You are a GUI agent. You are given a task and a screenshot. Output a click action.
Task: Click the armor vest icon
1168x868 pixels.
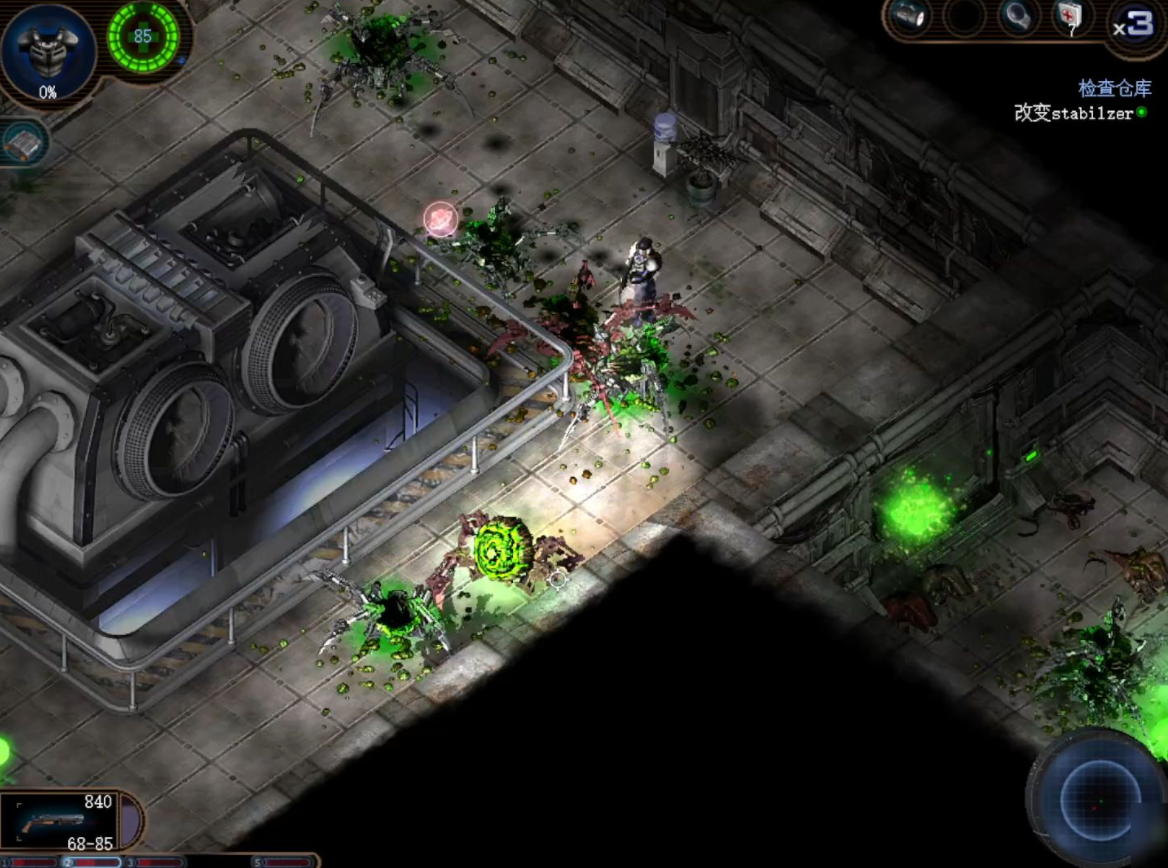47,50
